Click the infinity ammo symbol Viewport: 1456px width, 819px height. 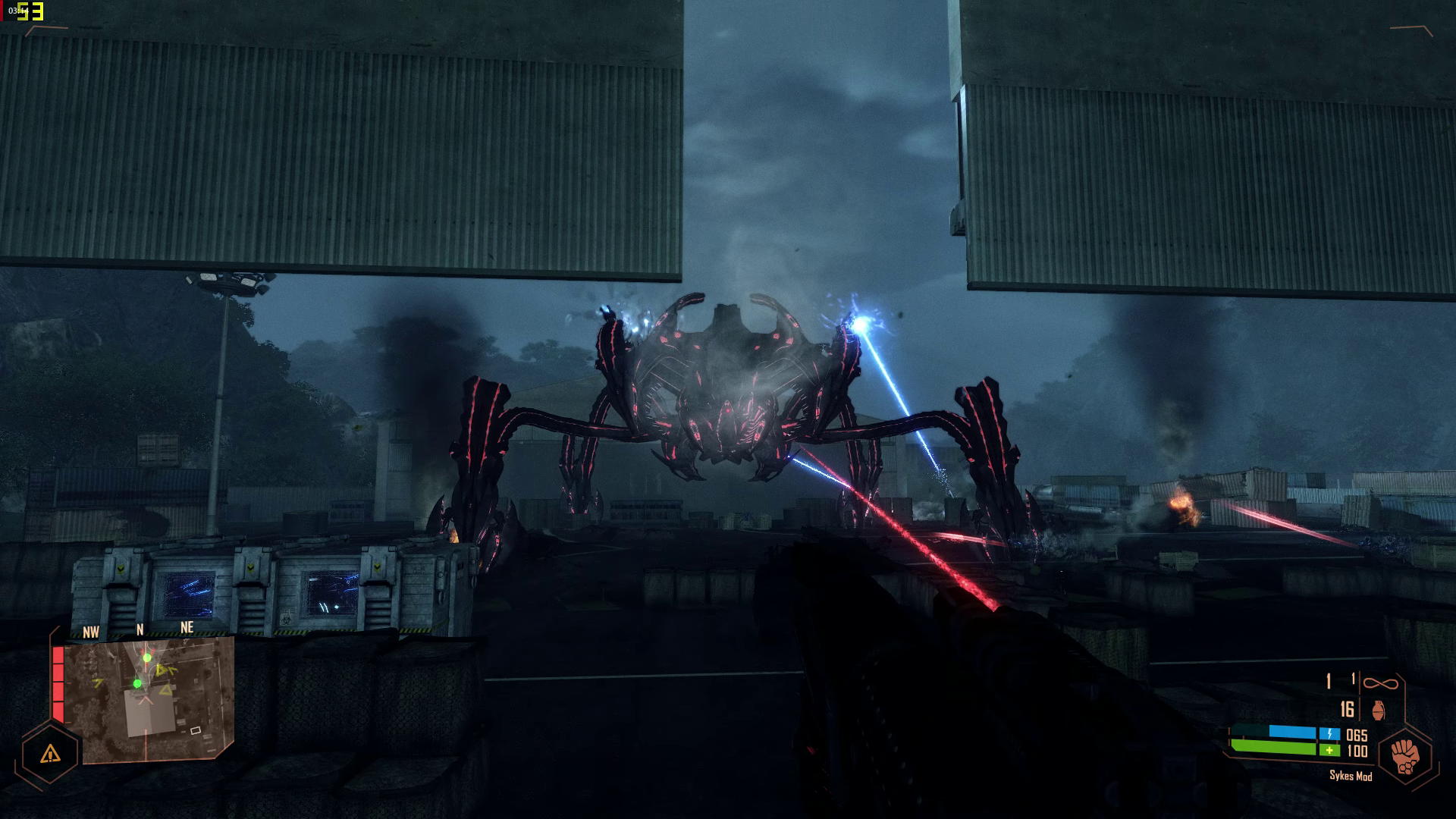(1381, 682)
